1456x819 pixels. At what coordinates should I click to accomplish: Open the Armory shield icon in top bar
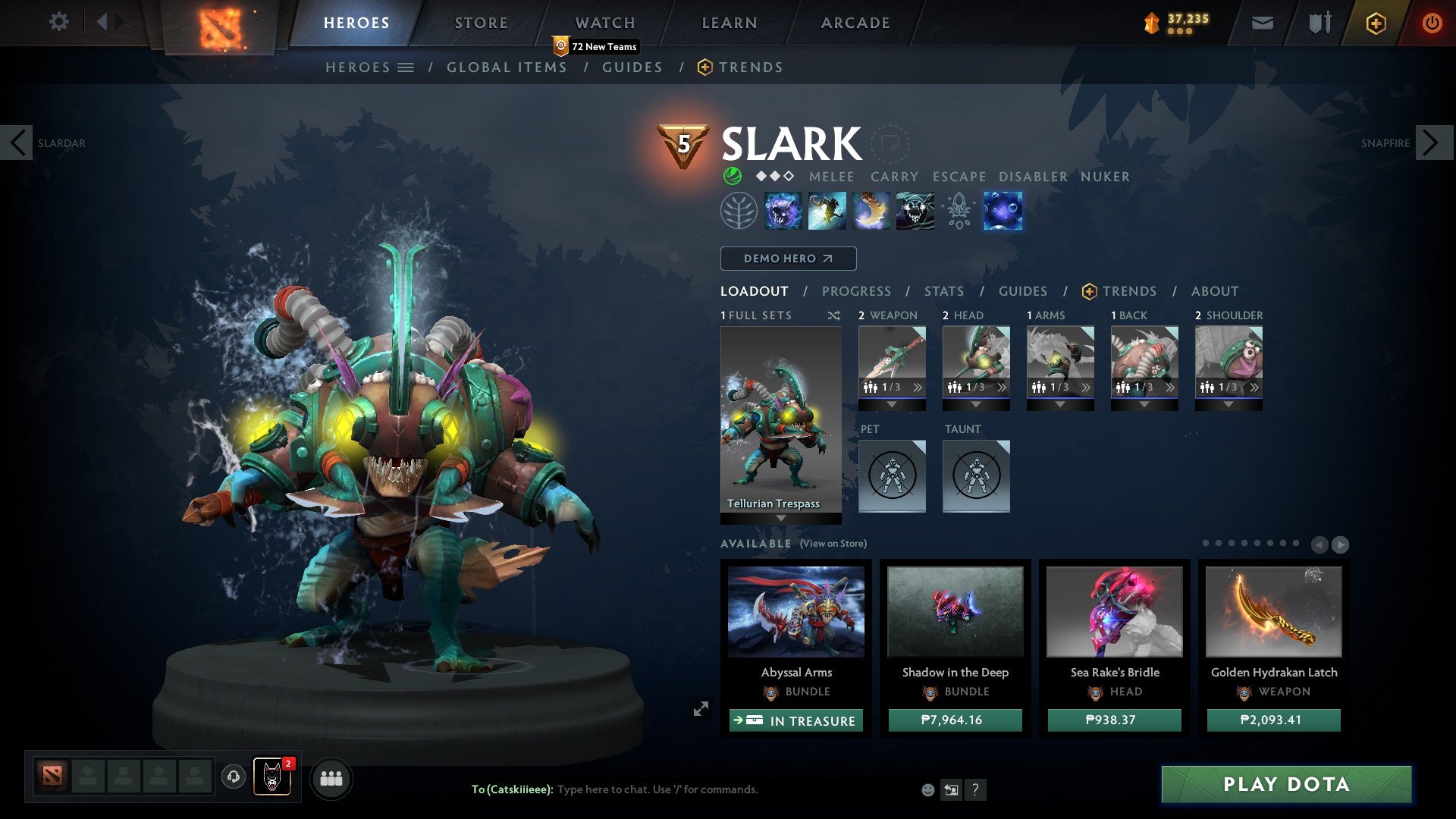[1319, 22]
